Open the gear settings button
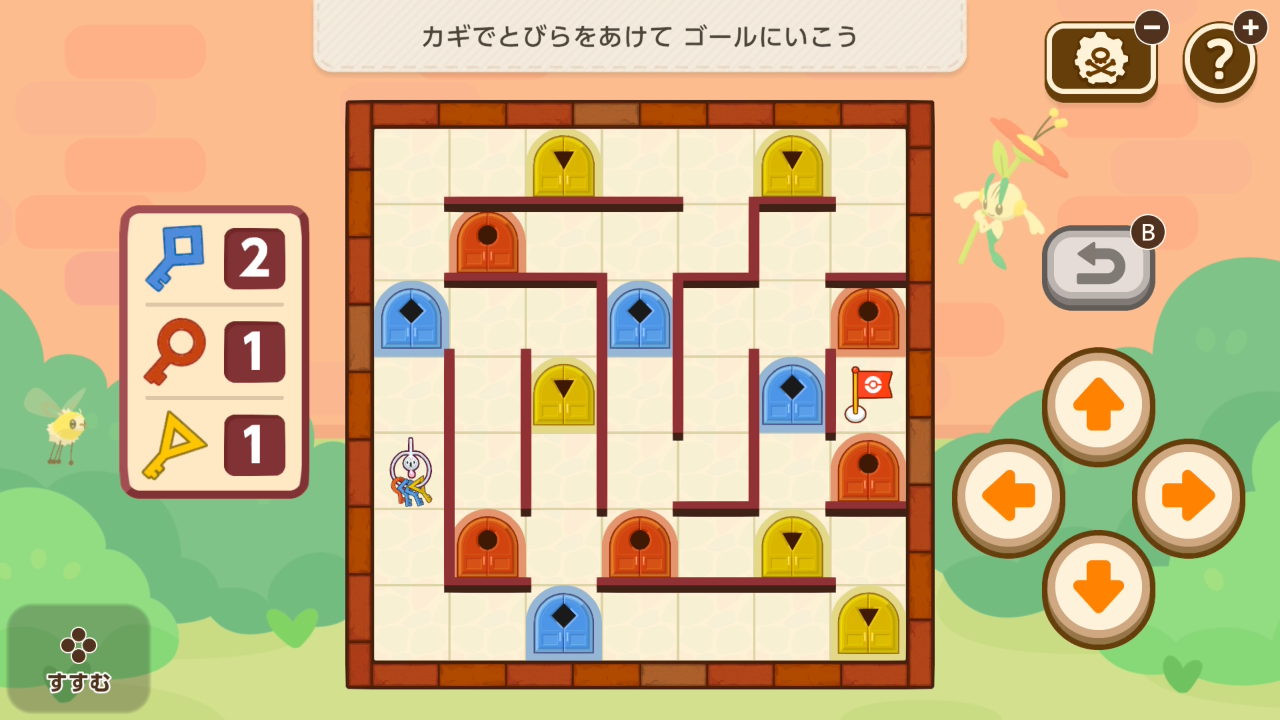The height and width of the screenshot is (720, 1280). pyautogui.click(x=1100, y=60)
